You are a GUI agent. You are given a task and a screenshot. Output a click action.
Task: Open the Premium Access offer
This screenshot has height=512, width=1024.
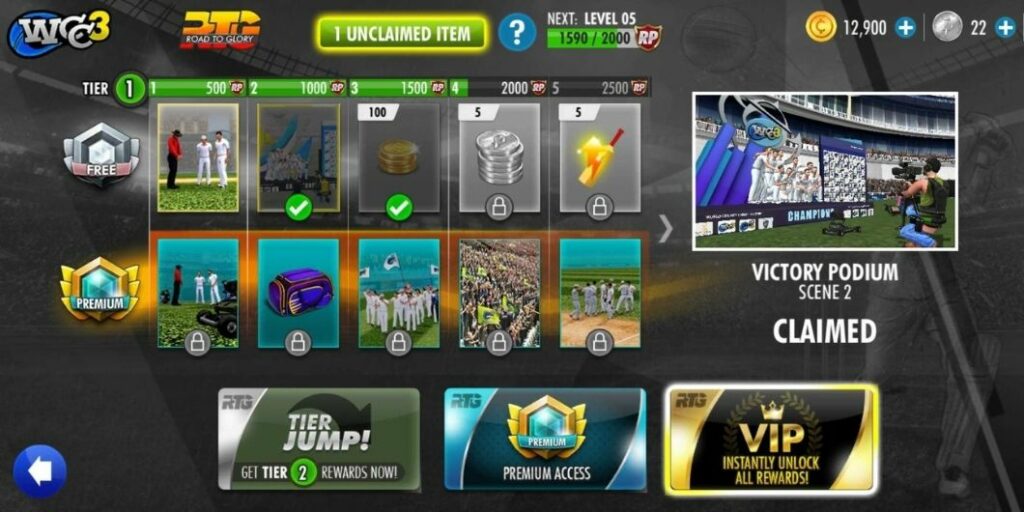tap(545, 439)
